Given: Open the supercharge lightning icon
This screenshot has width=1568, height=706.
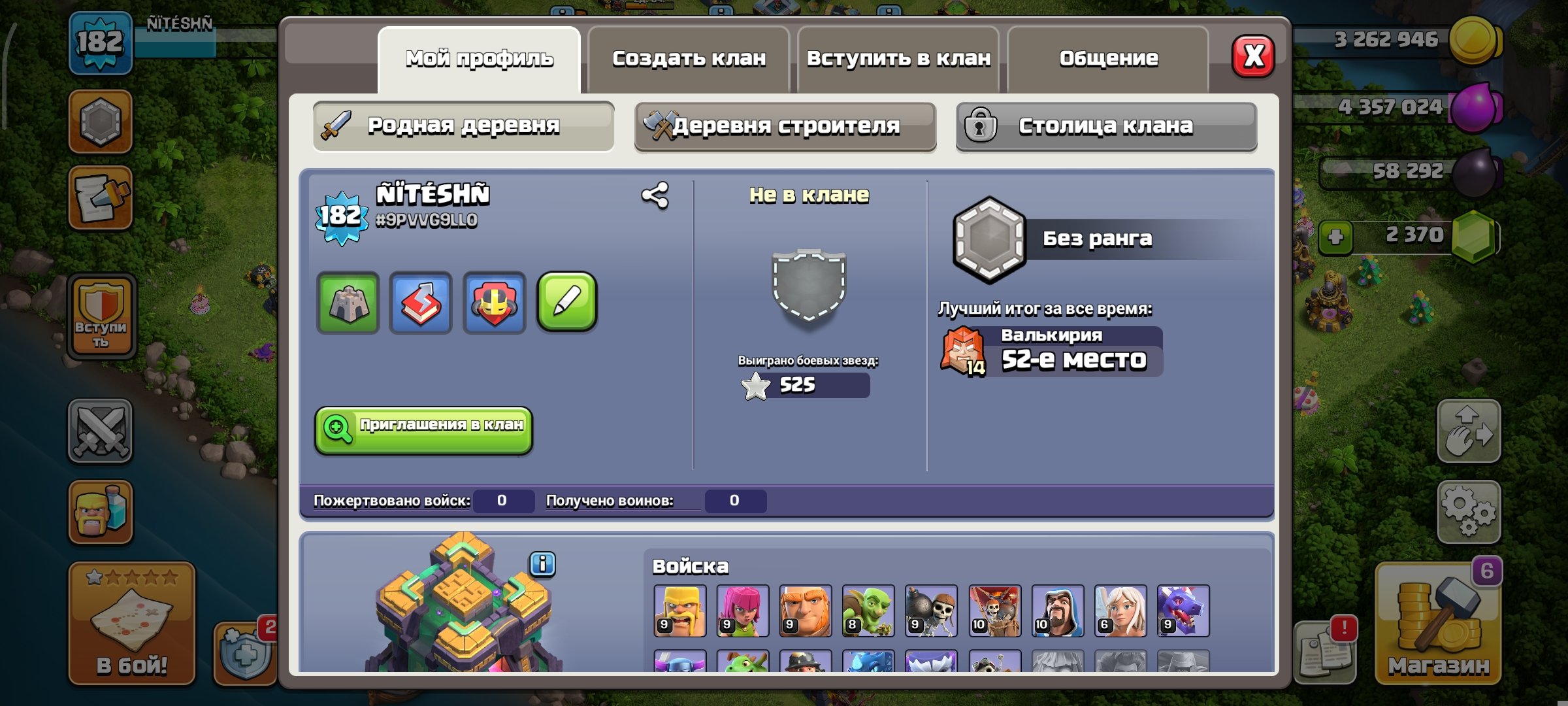Looking at the screenshot, I should pyautogui.click(x=420, y=303).
